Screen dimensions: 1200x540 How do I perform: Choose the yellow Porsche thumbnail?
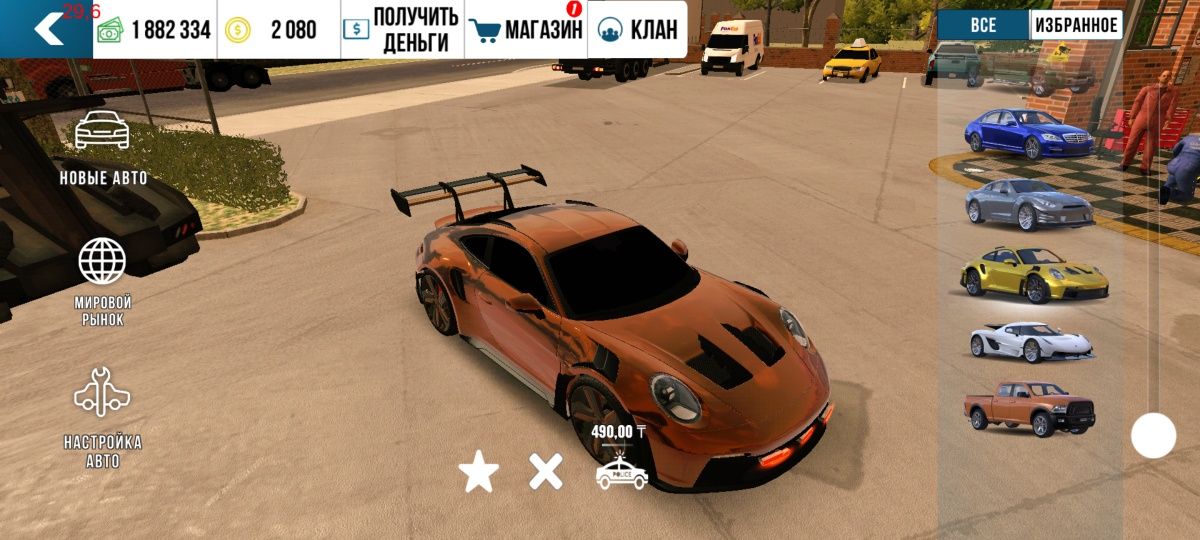click(1034, 273)
